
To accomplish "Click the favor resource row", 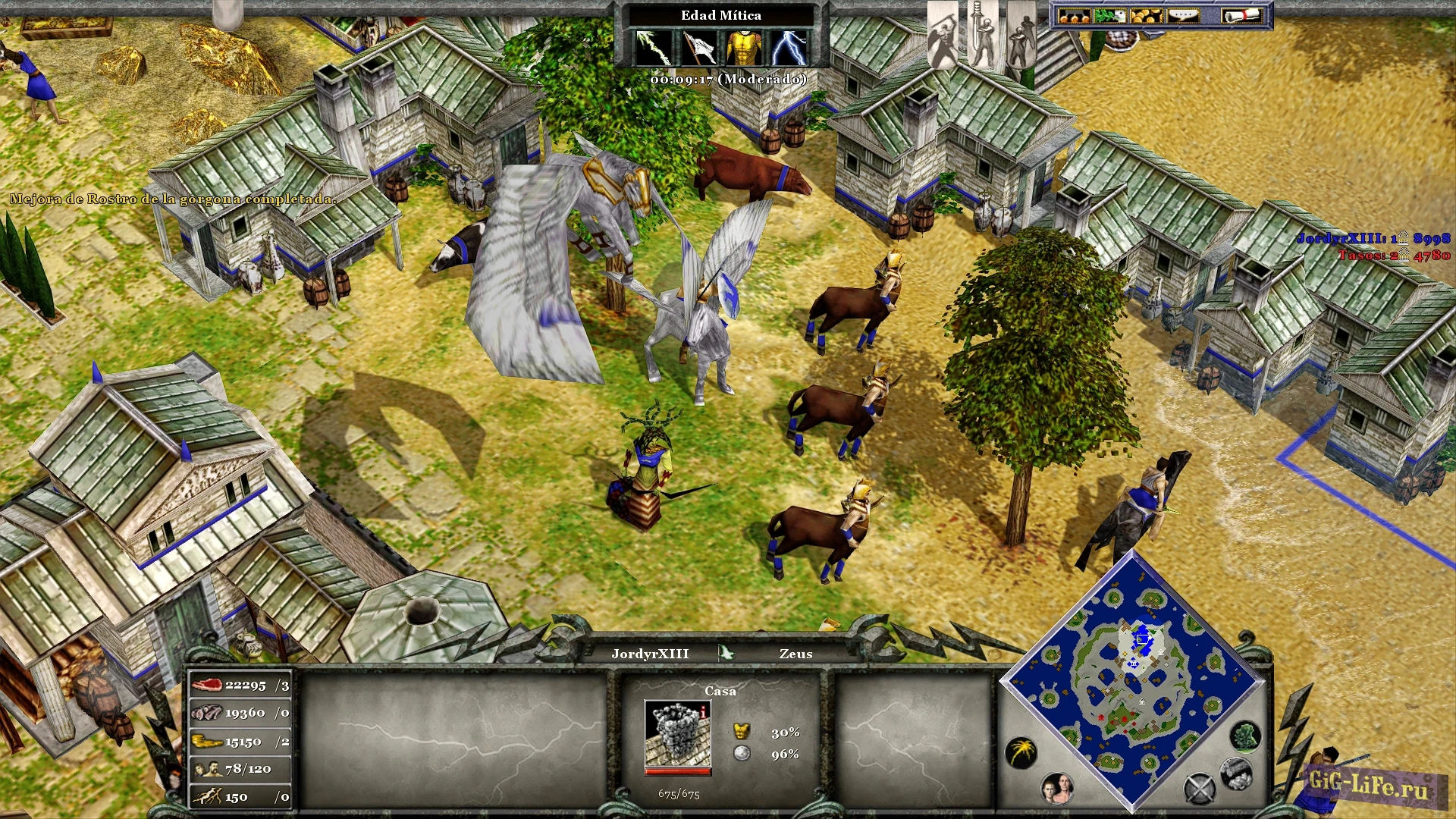I will [x=240, y=797].
